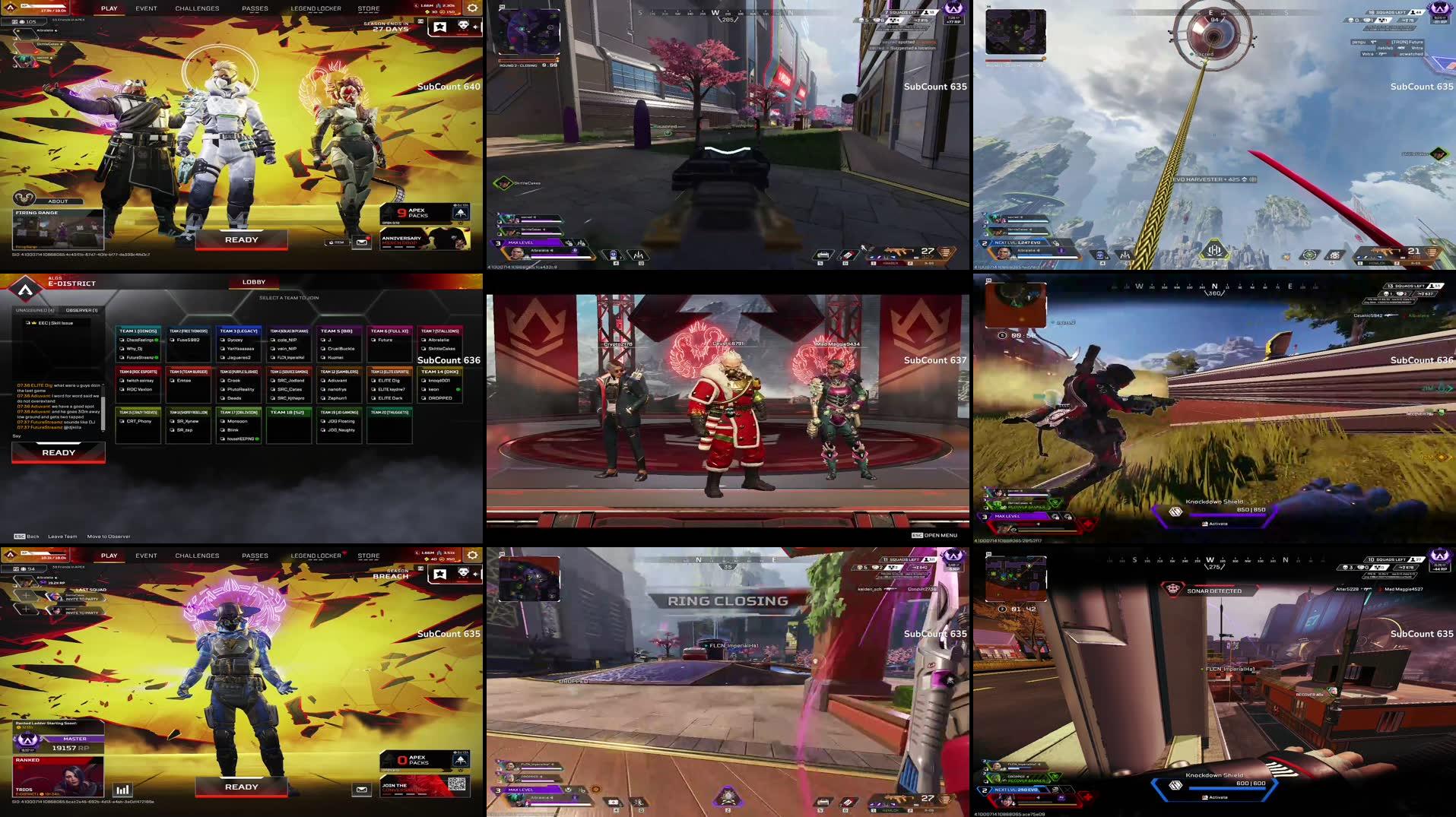Image resolution: width=1456 pixels, height=817 pixels.
Task: Open the 9 Apex Packs tile
Action: click(x=425, y=214)
